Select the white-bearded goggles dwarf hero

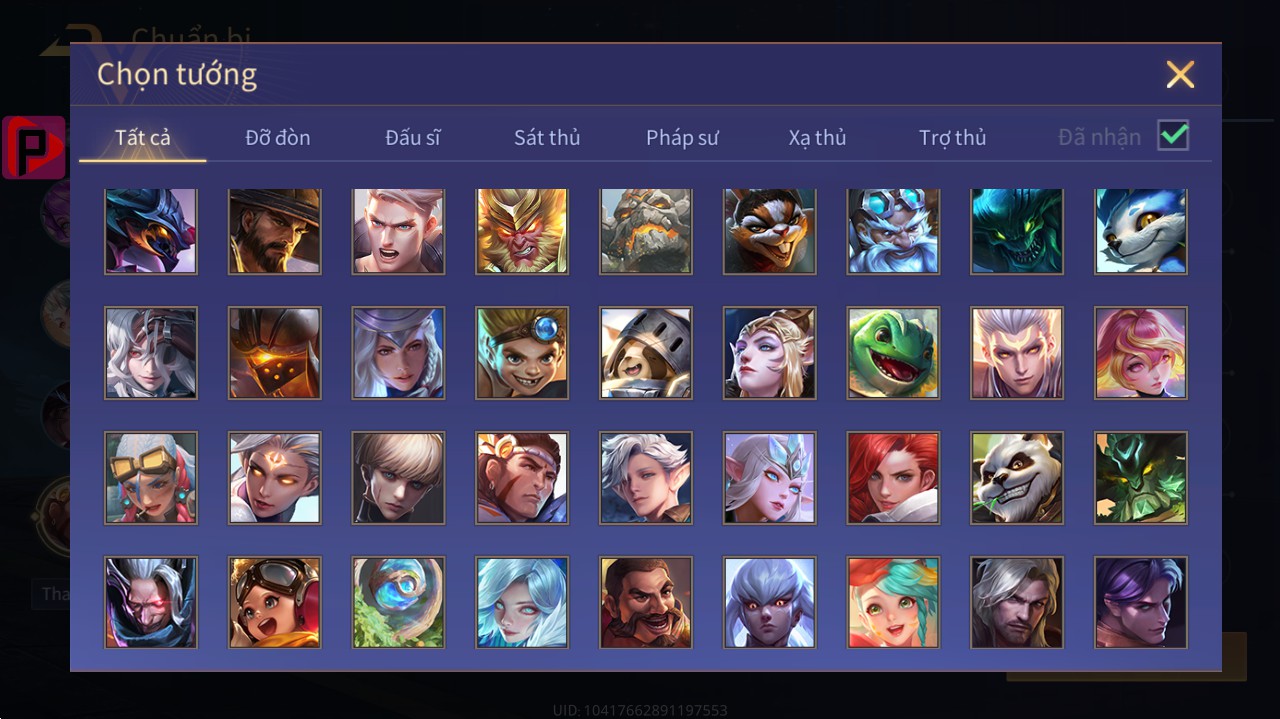pyautogui.click(x=893, y=230)
